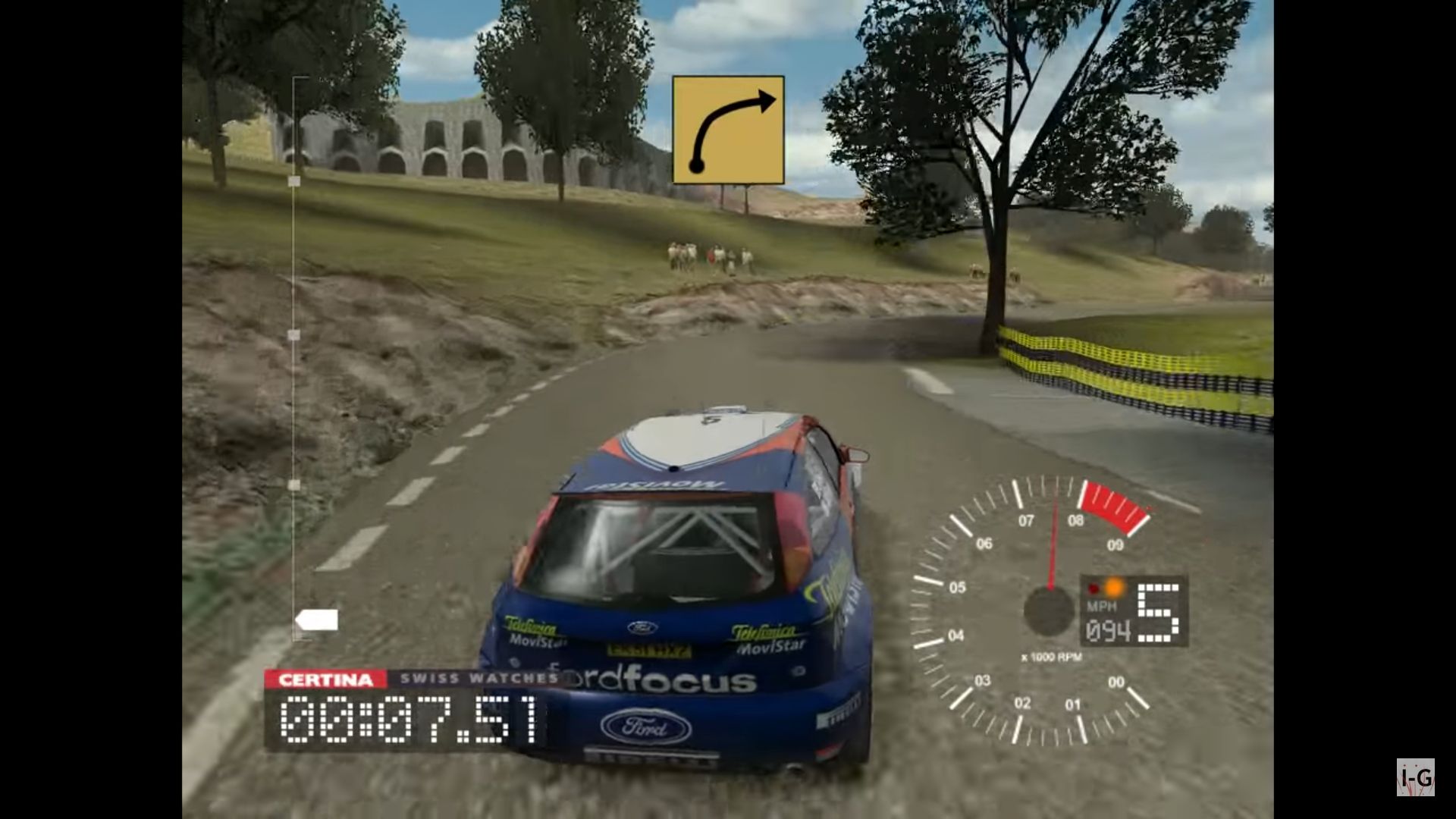This screenshot has width=1456, height=819.
Task: Click the MPH speed readout 094
Action: click(x=1109, y=631)
